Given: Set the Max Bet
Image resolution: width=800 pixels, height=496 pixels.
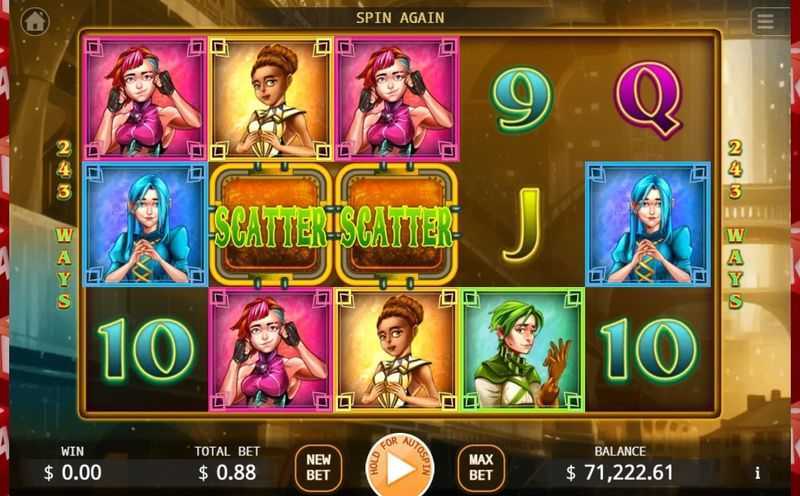Looking at the screenshot, I should [481, 466].
